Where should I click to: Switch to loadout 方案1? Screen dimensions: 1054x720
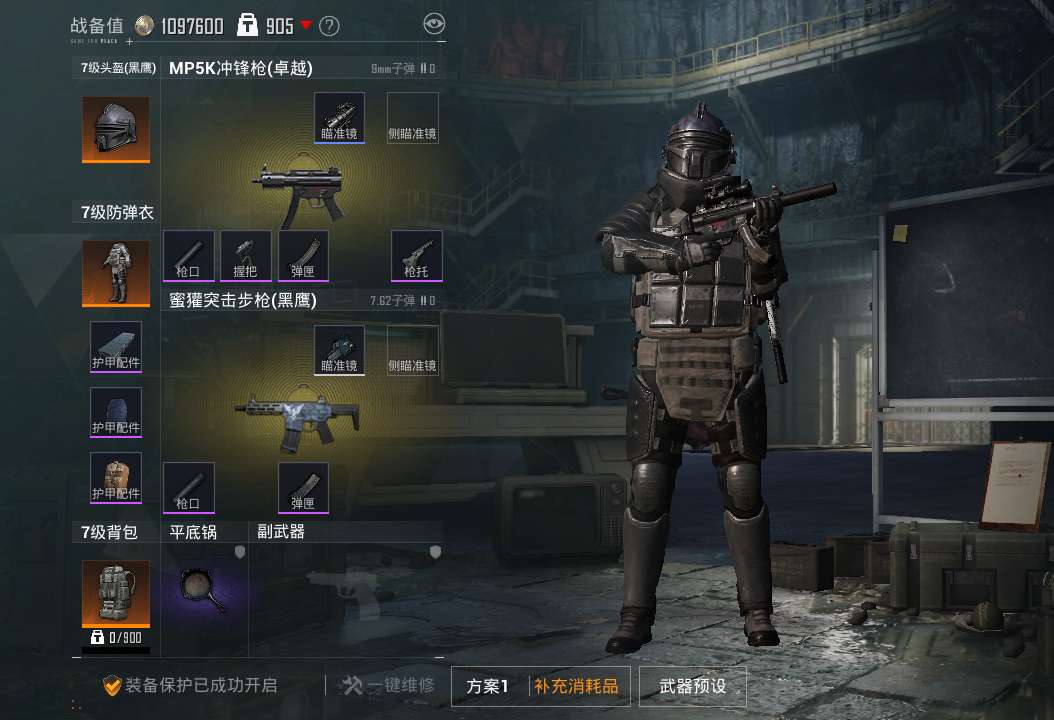click(x=488, y=686)
